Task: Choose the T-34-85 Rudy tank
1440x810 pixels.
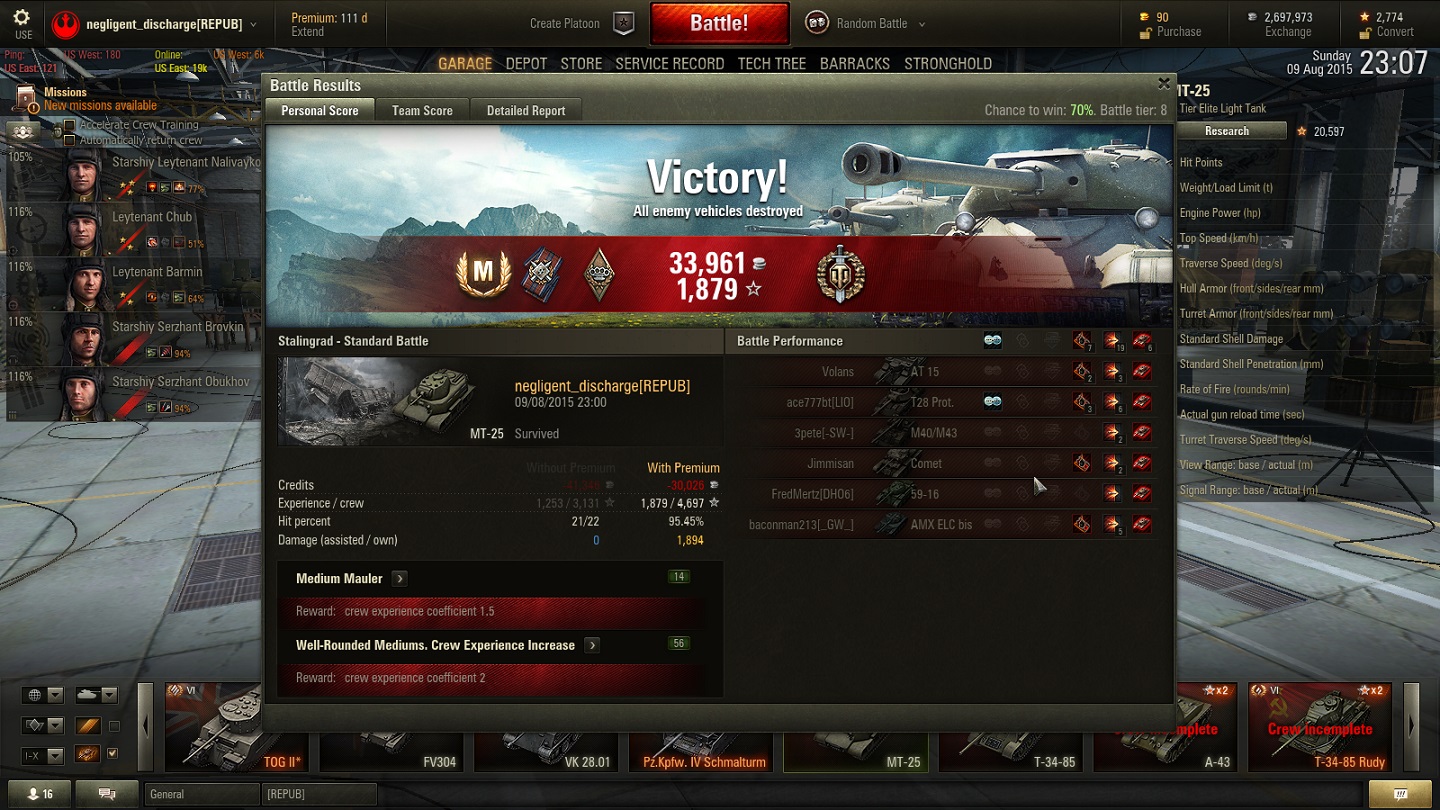Action: point(1320,727)
